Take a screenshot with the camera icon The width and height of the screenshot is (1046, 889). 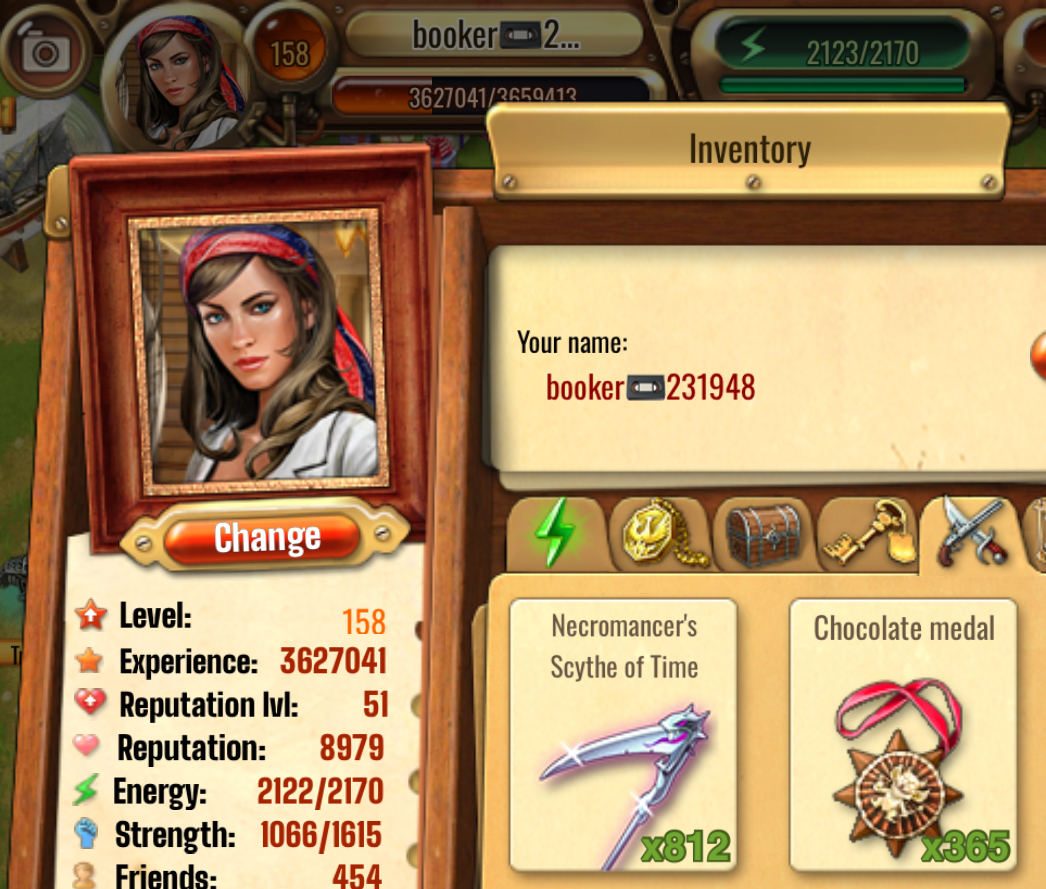[x=43, y=52]
